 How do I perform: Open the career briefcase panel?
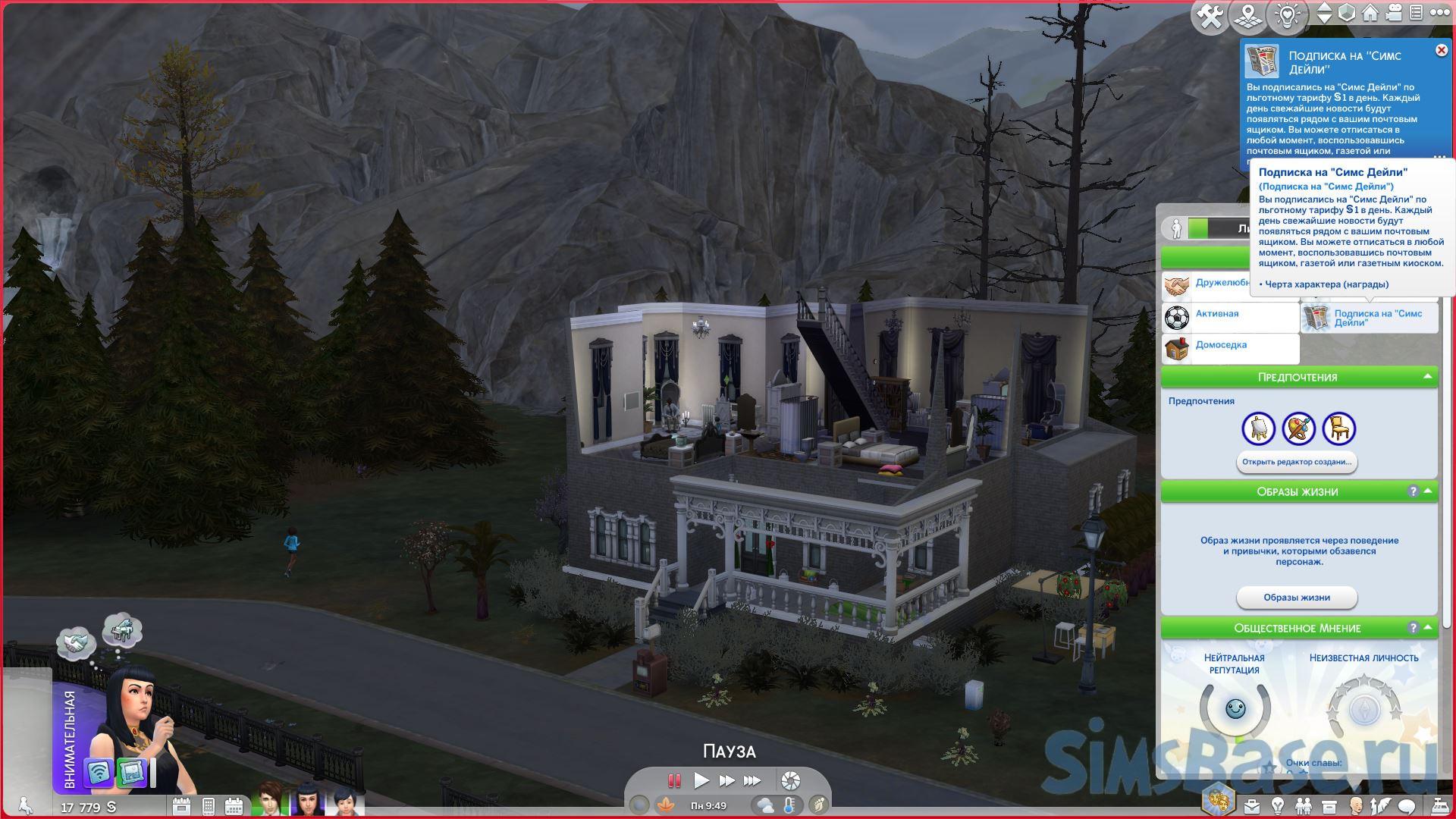(1251, 805)
